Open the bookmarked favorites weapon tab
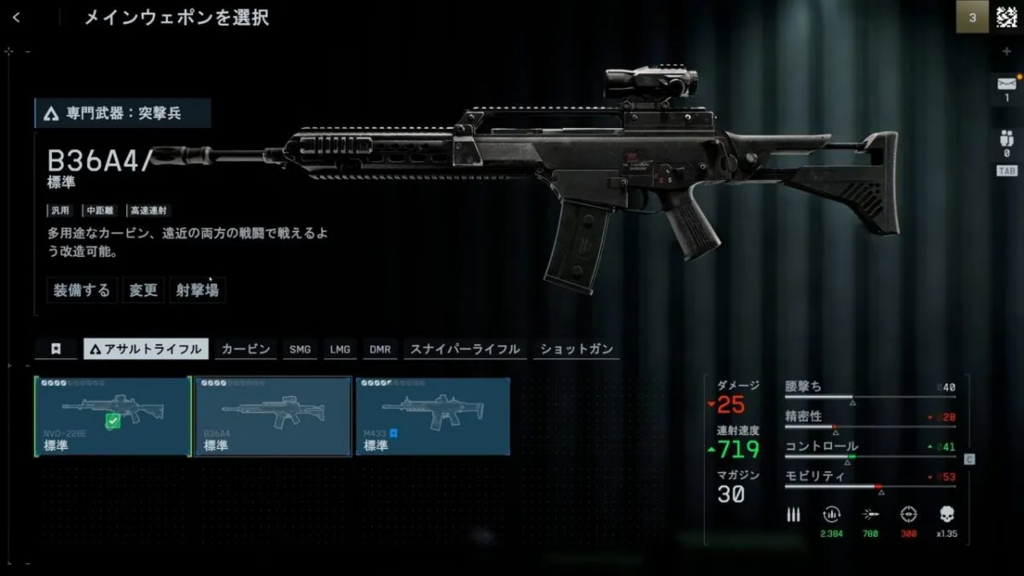The height and width of the screenshot is (576, 1024). pos(56,349)
